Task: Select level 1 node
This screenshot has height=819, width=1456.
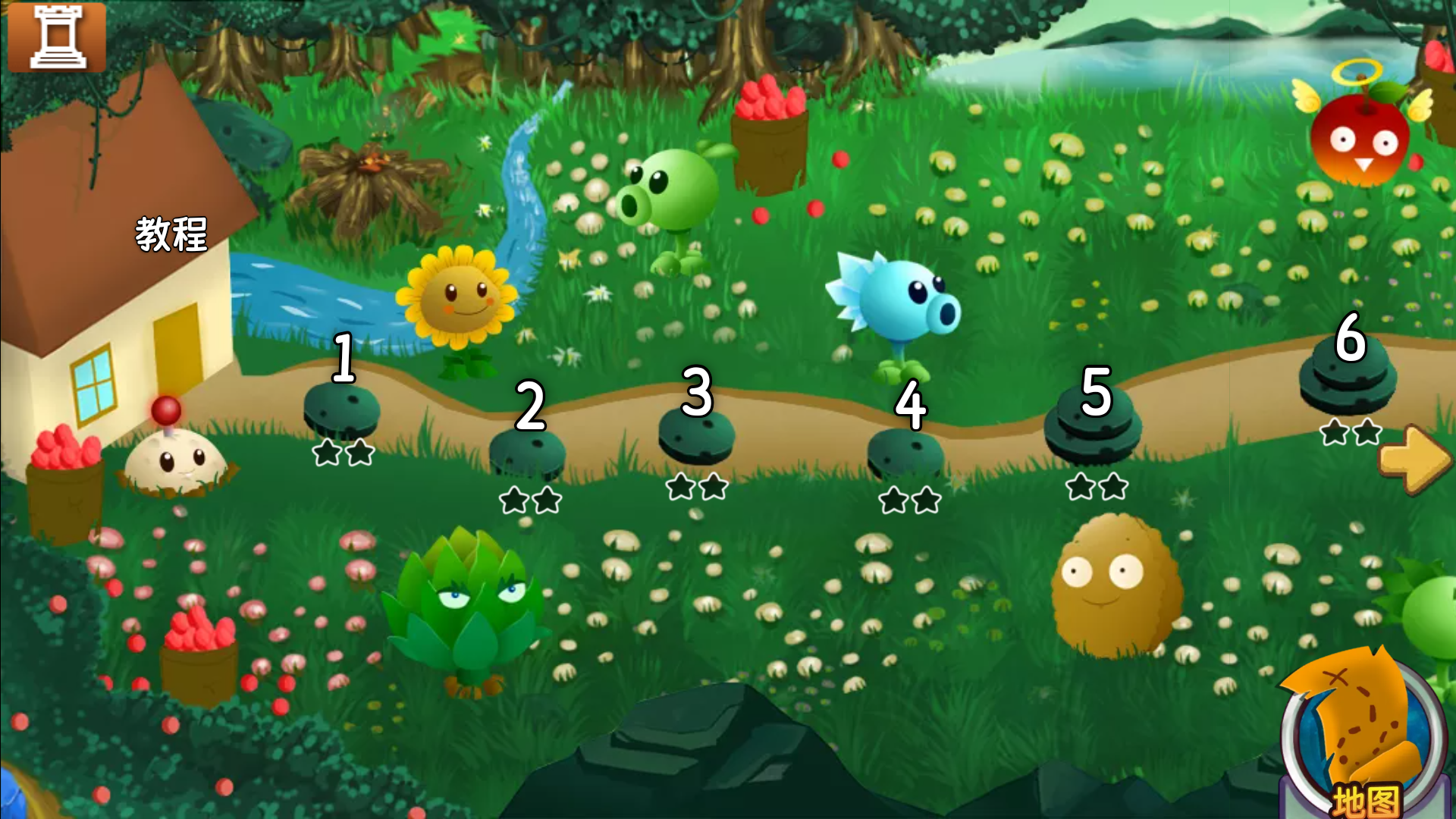Action: click(x=341, y=409)
